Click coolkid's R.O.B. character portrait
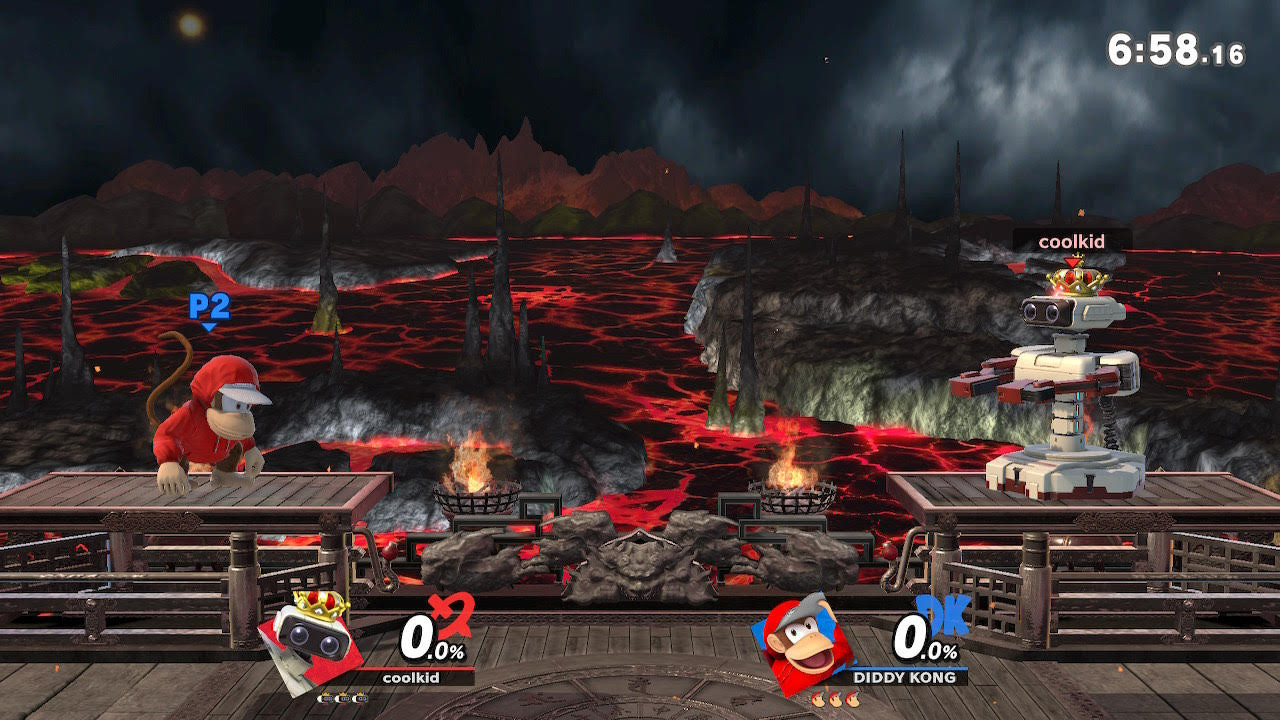1280x720 pixels. (310, 640)
